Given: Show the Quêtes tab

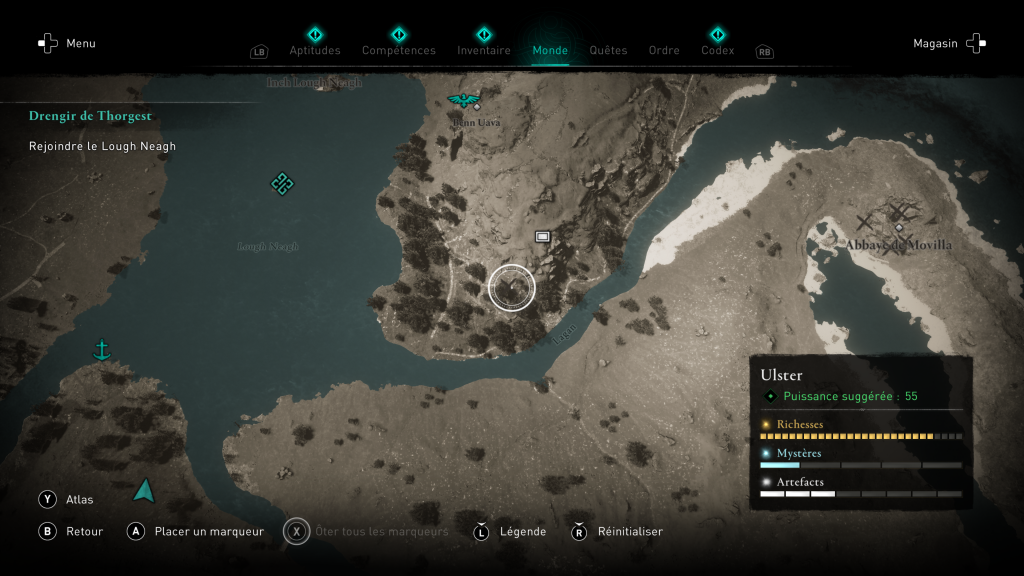Looking at the screenshot, I should point(608,50).
